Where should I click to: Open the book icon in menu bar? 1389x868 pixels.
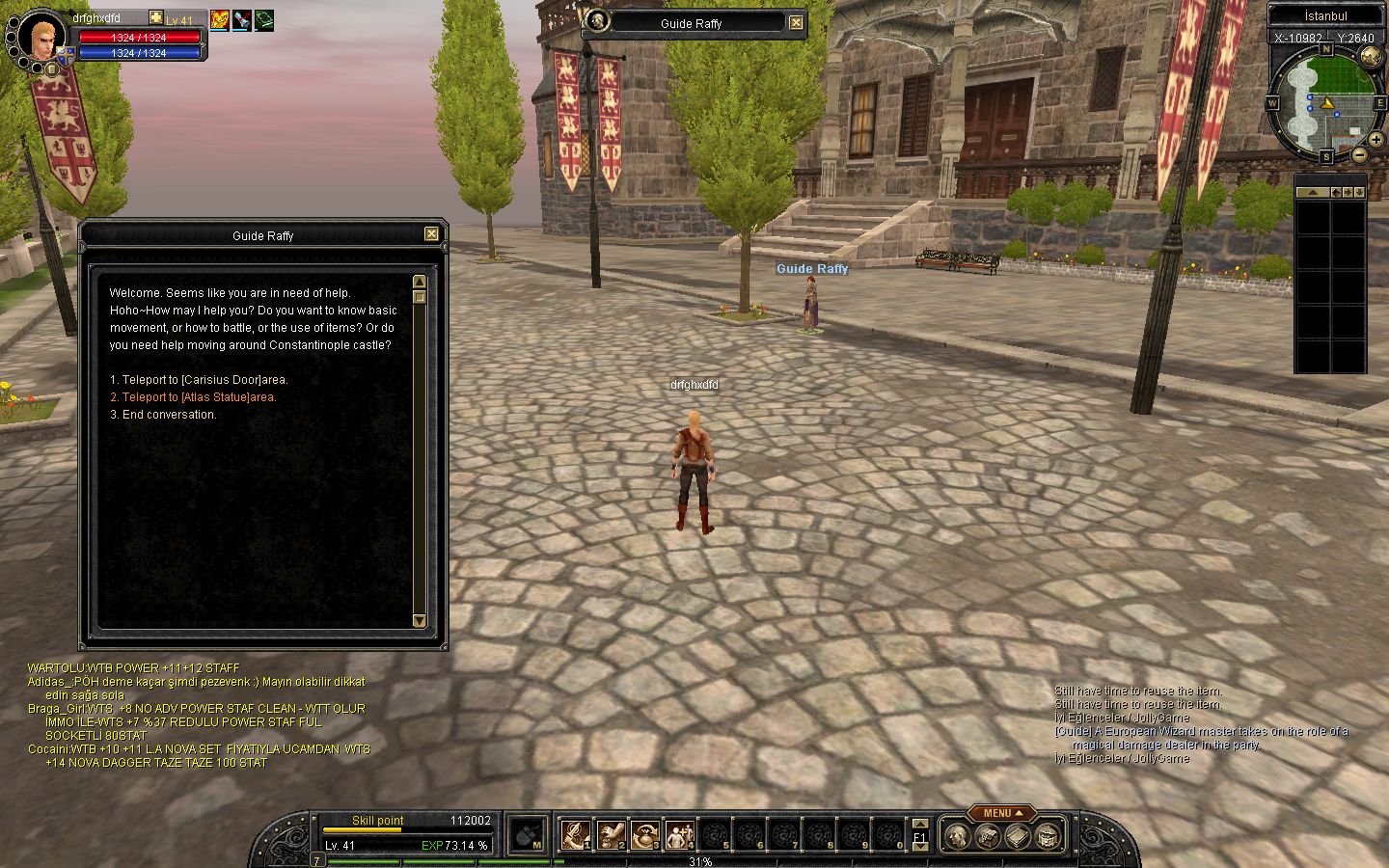(x=1018, y=836)
